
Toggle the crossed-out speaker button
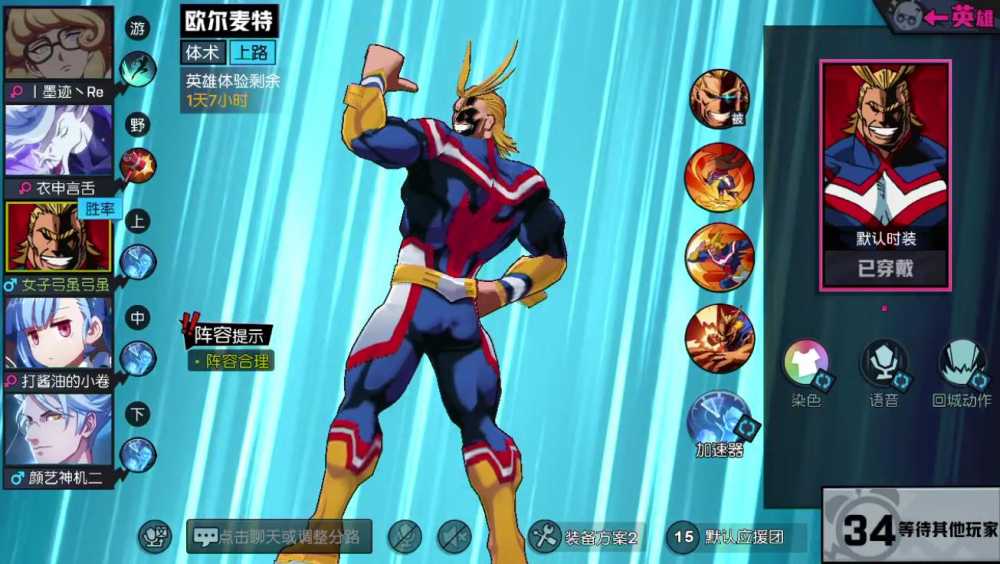click(x=454, y=537)
